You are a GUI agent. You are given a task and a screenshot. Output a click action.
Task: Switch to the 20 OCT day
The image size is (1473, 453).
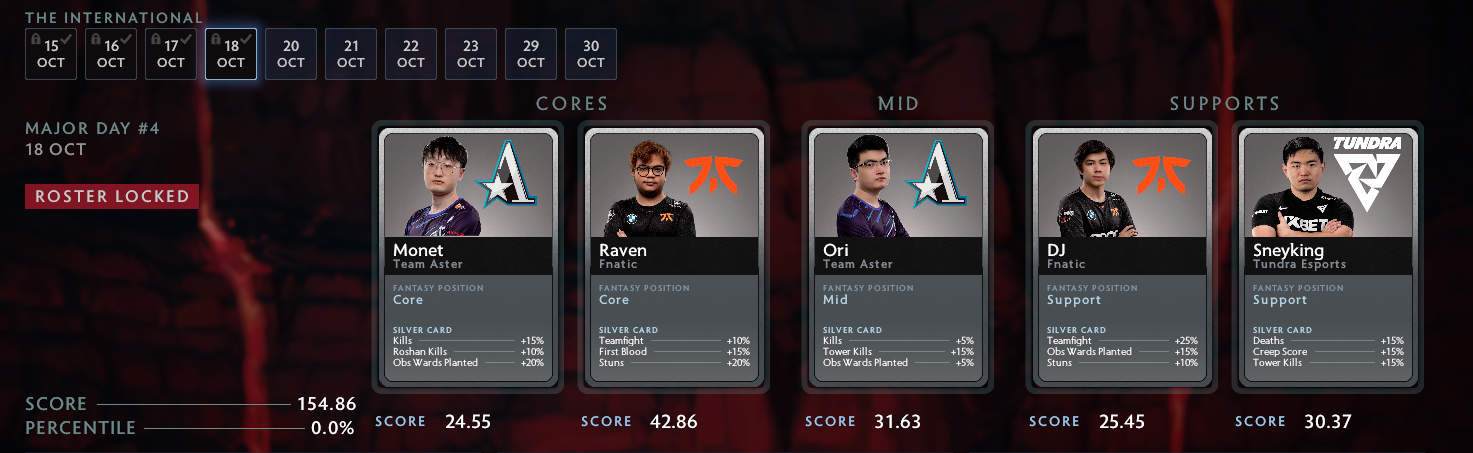[x=291, y=54]
